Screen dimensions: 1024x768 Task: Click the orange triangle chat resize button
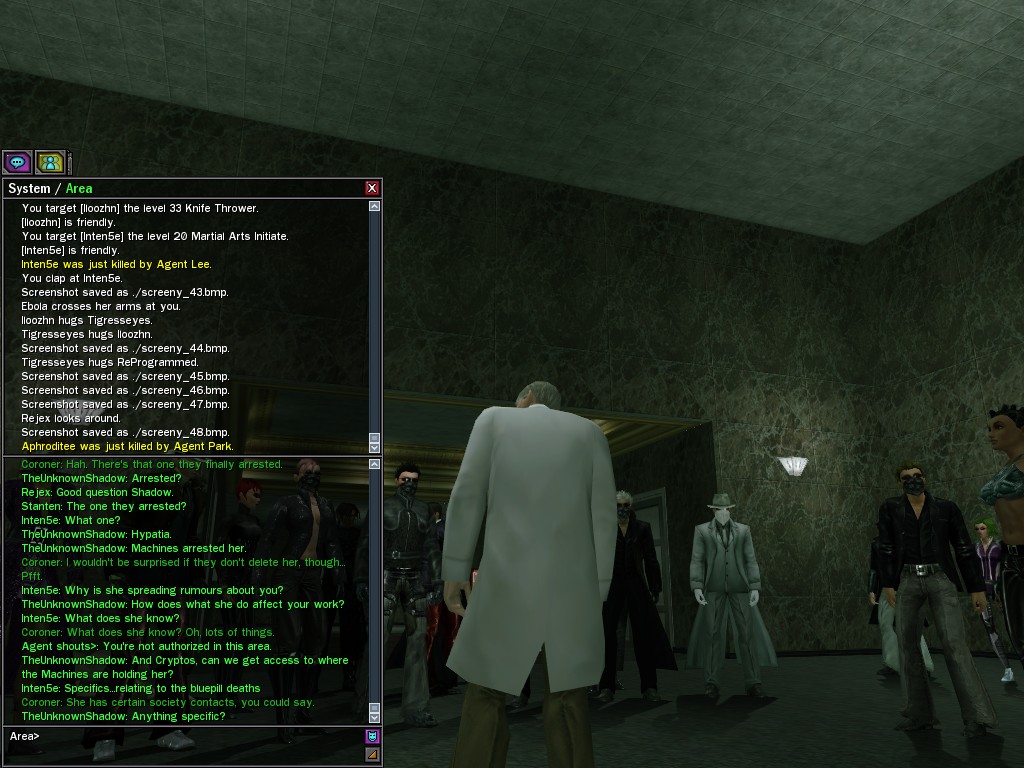[x=372, y=754]
